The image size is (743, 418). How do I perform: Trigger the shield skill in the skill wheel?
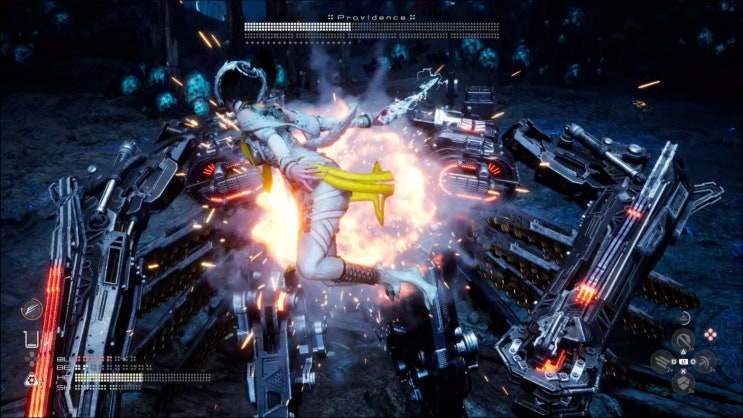tap(684, 383)
